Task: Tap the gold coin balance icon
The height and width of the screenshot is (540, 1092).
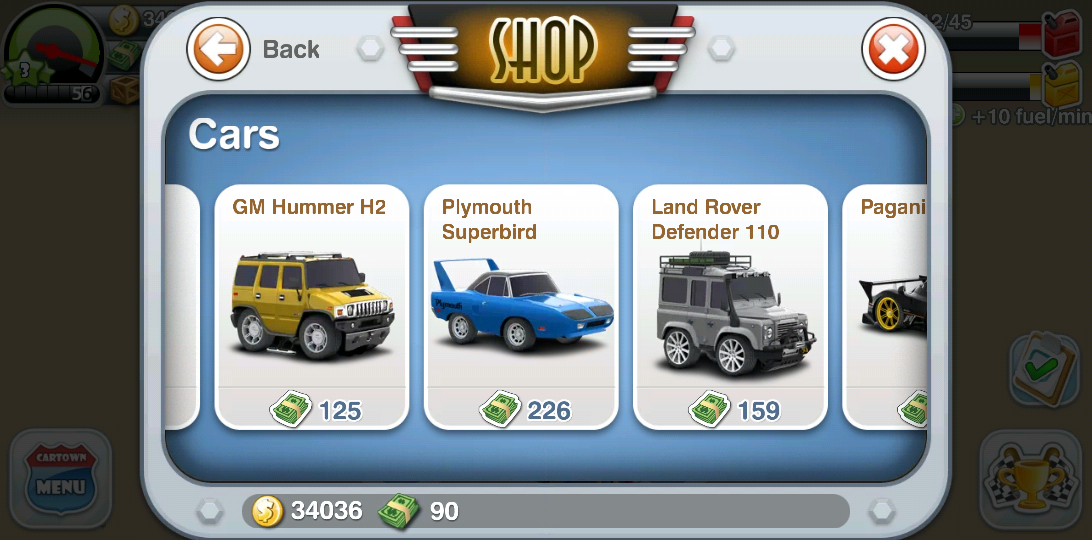Action: (267, 511)
